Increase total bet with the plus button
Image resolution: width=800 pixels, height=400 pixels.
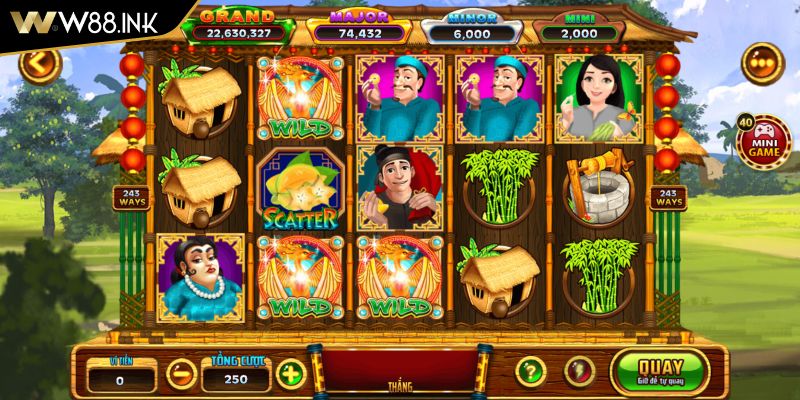pyautogui.click(x=290, y=374)
